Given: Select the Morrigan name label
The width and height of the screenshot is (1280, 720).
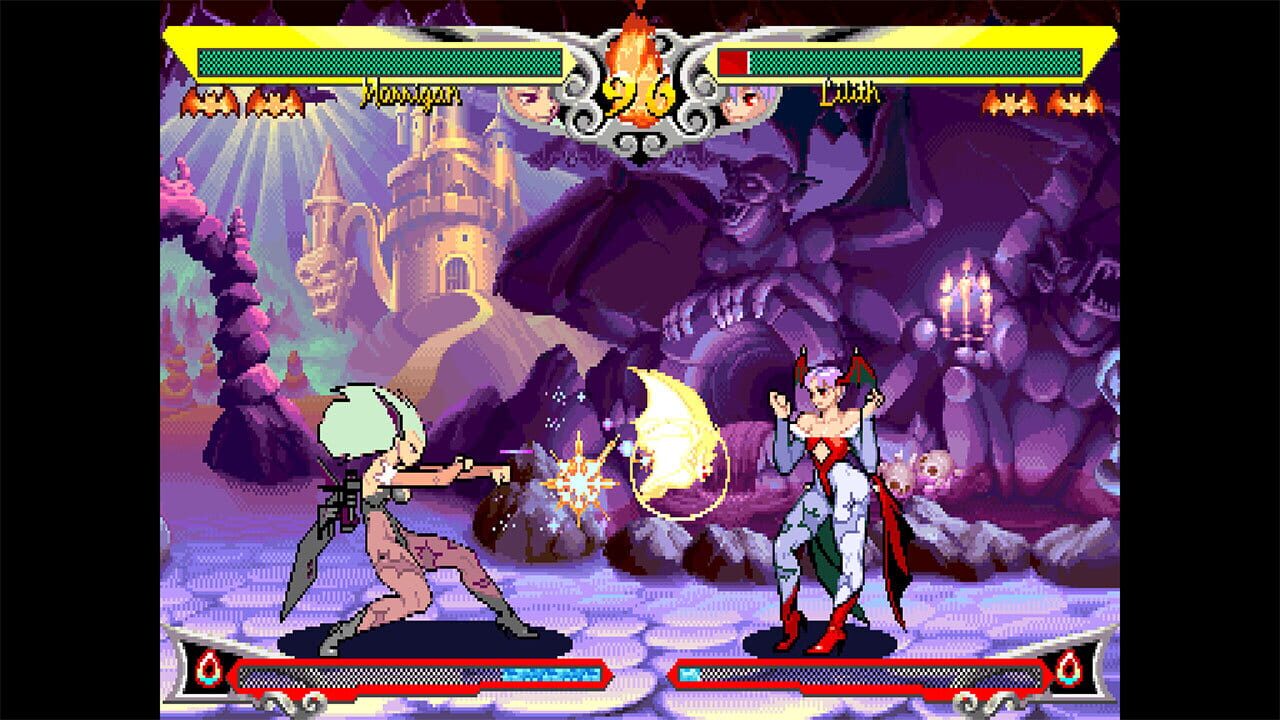Looking at the screenshot, I should pos(411,94).
